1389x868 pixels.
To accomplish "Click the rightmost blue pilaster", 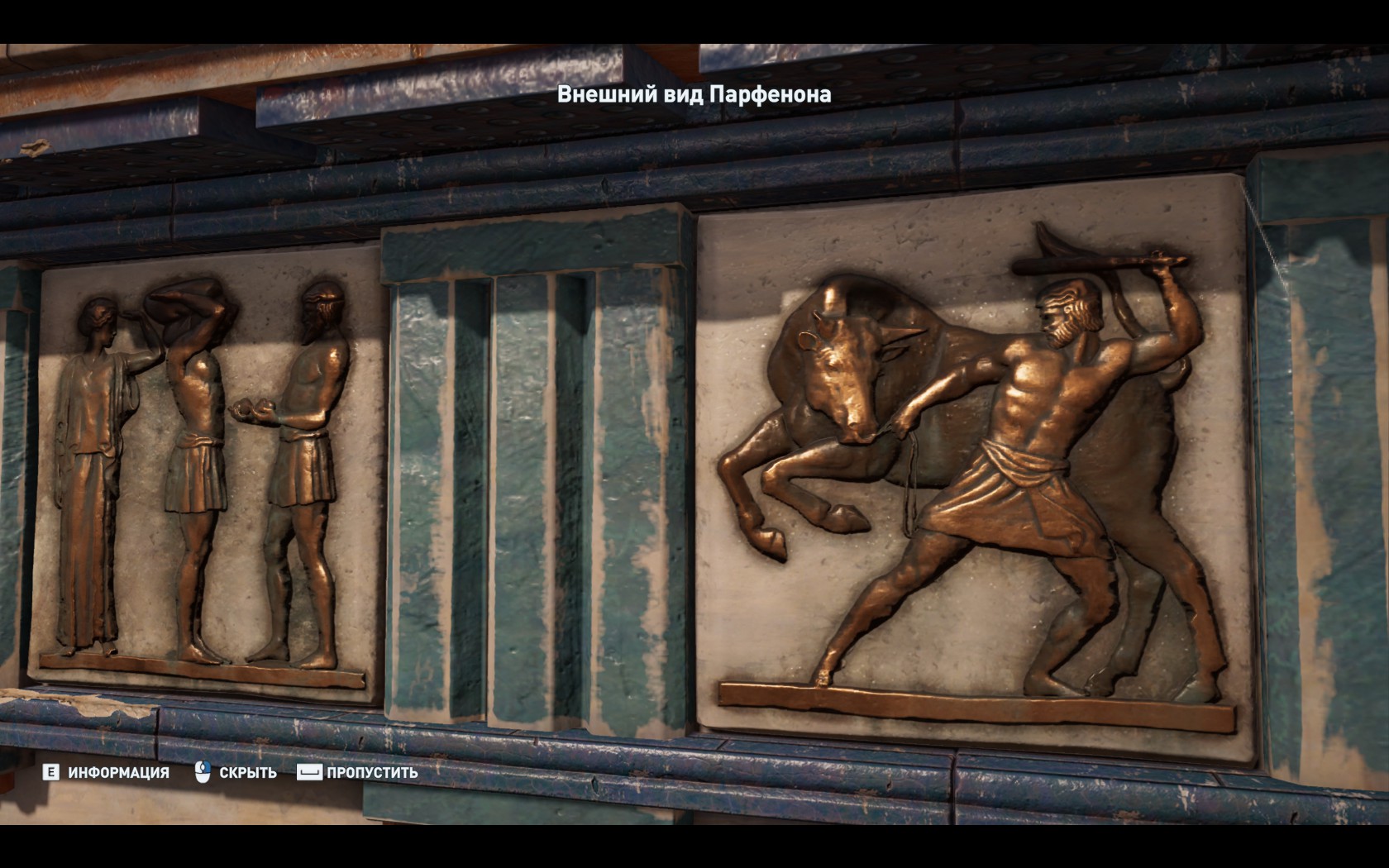I will 1323,455.
